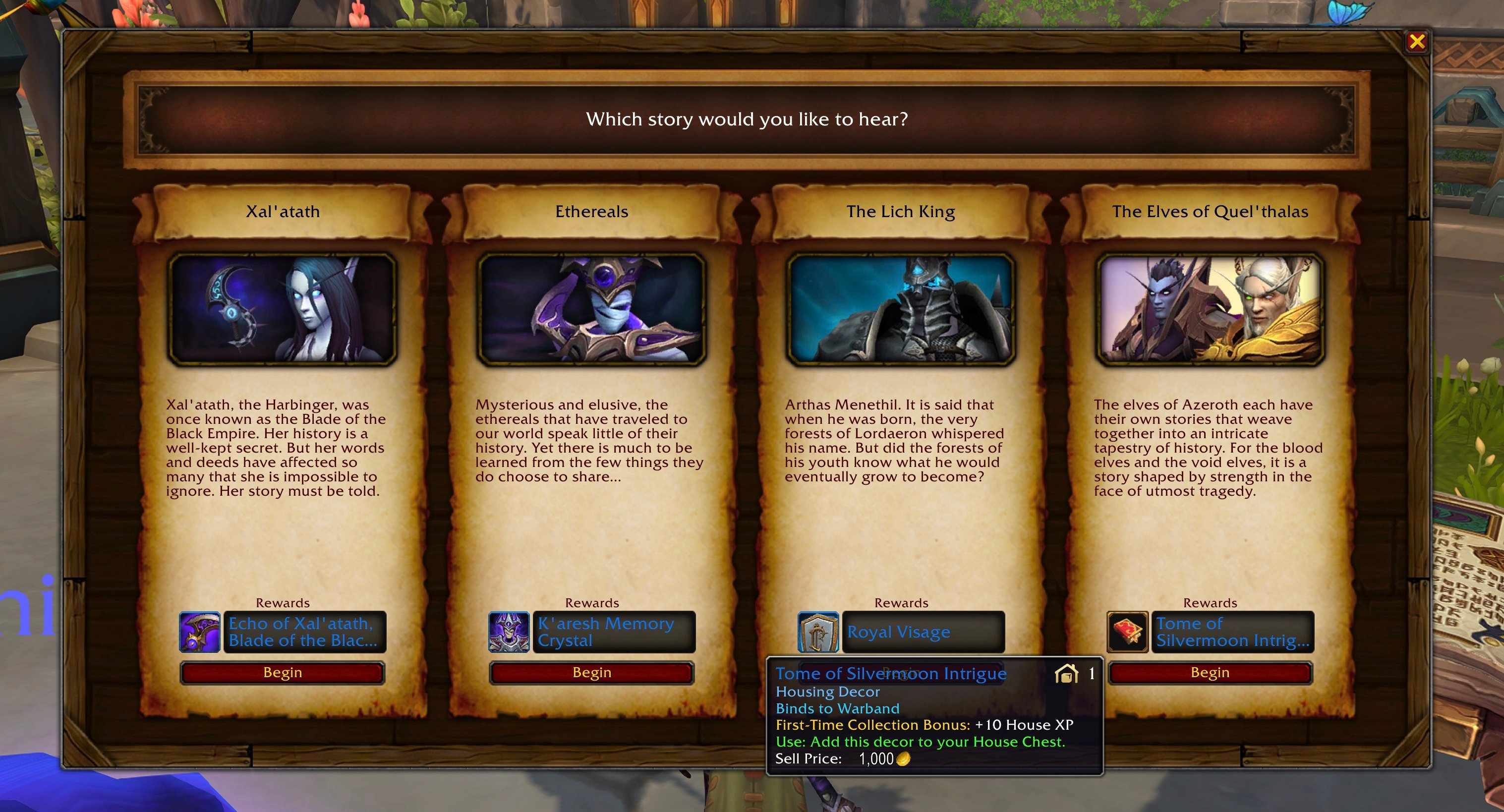Begin the Xal'atath story

point(283,673)
